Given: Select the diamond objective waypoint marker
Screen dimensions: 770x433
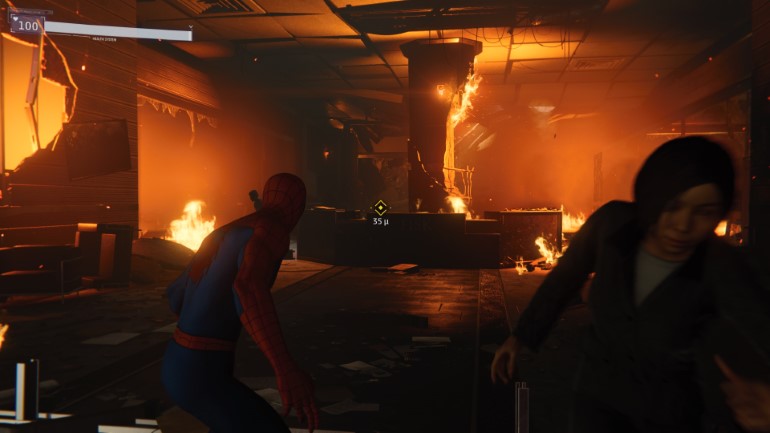Looking at the screenshot, I should (380, 207).
